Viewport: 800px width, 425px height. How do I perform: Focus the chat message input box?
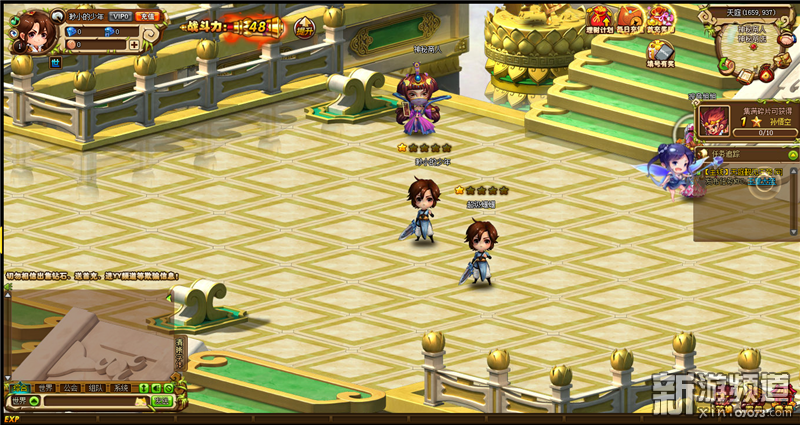[90, 401]
